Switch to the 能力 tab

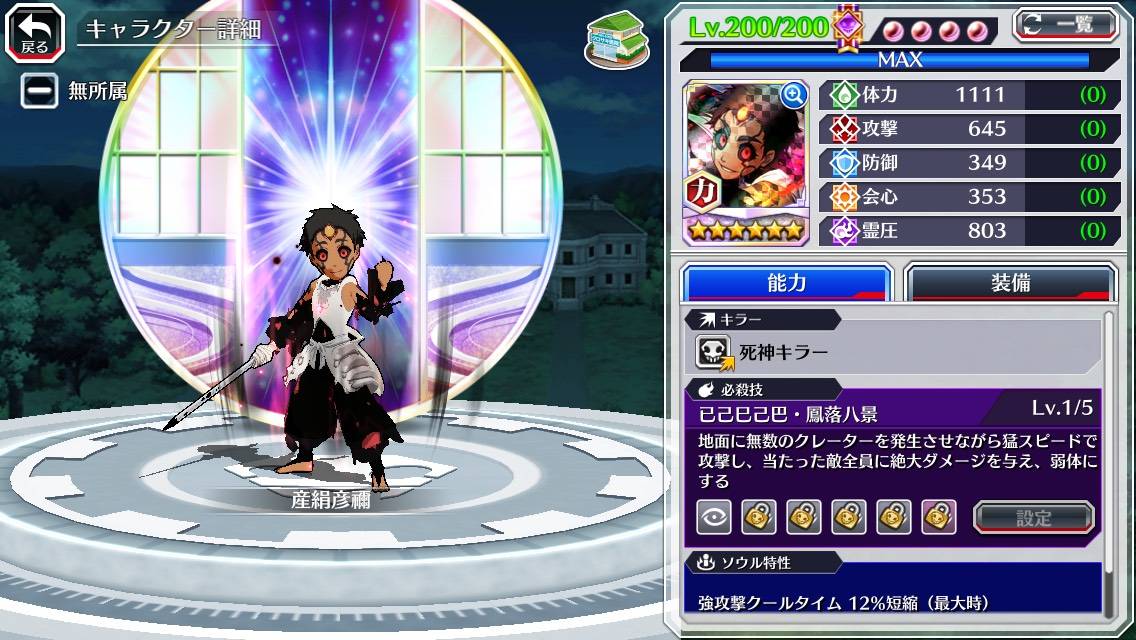point(786,283)
